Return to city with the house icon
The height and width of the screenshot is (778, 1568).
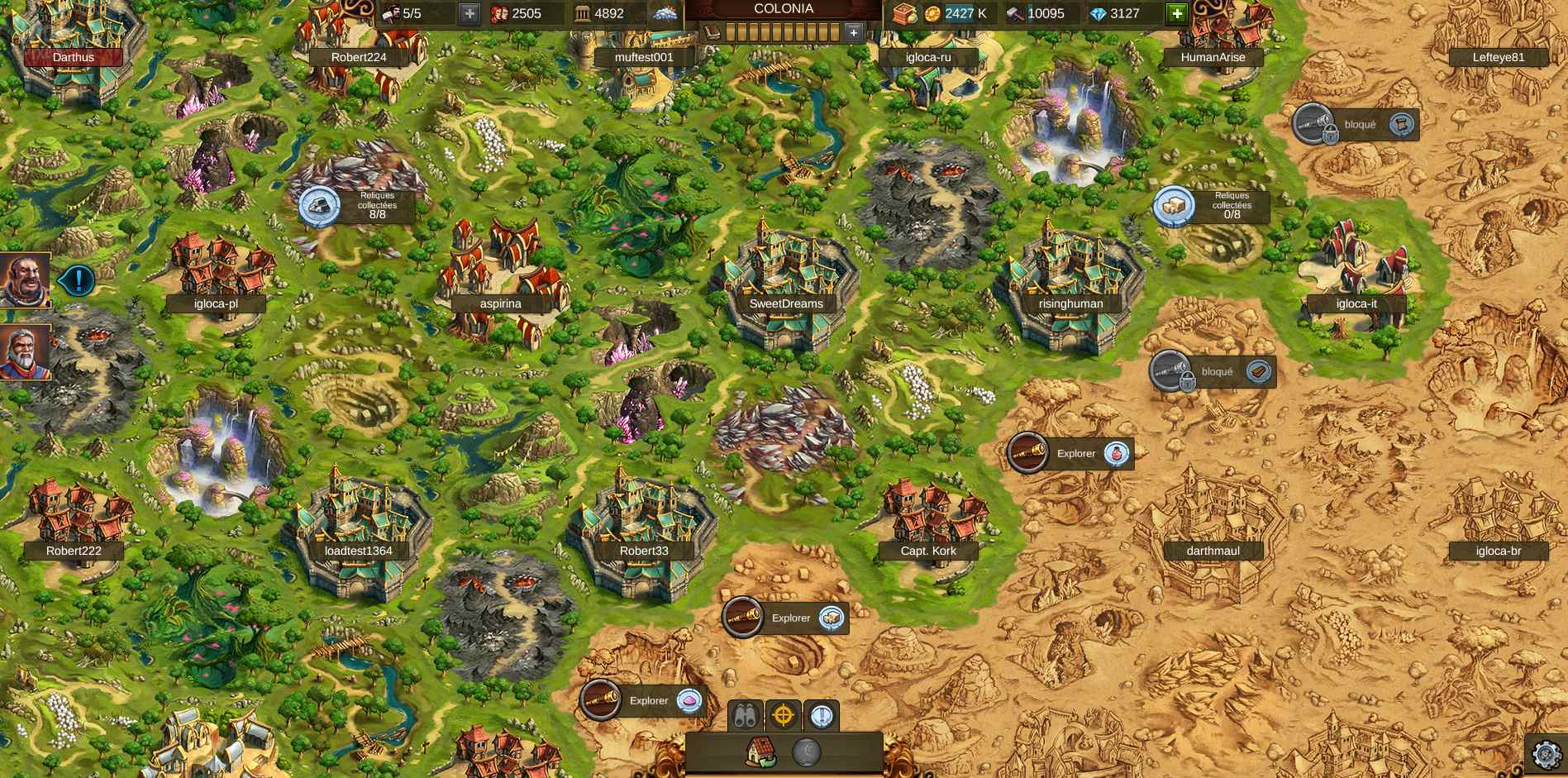point(760,752)
